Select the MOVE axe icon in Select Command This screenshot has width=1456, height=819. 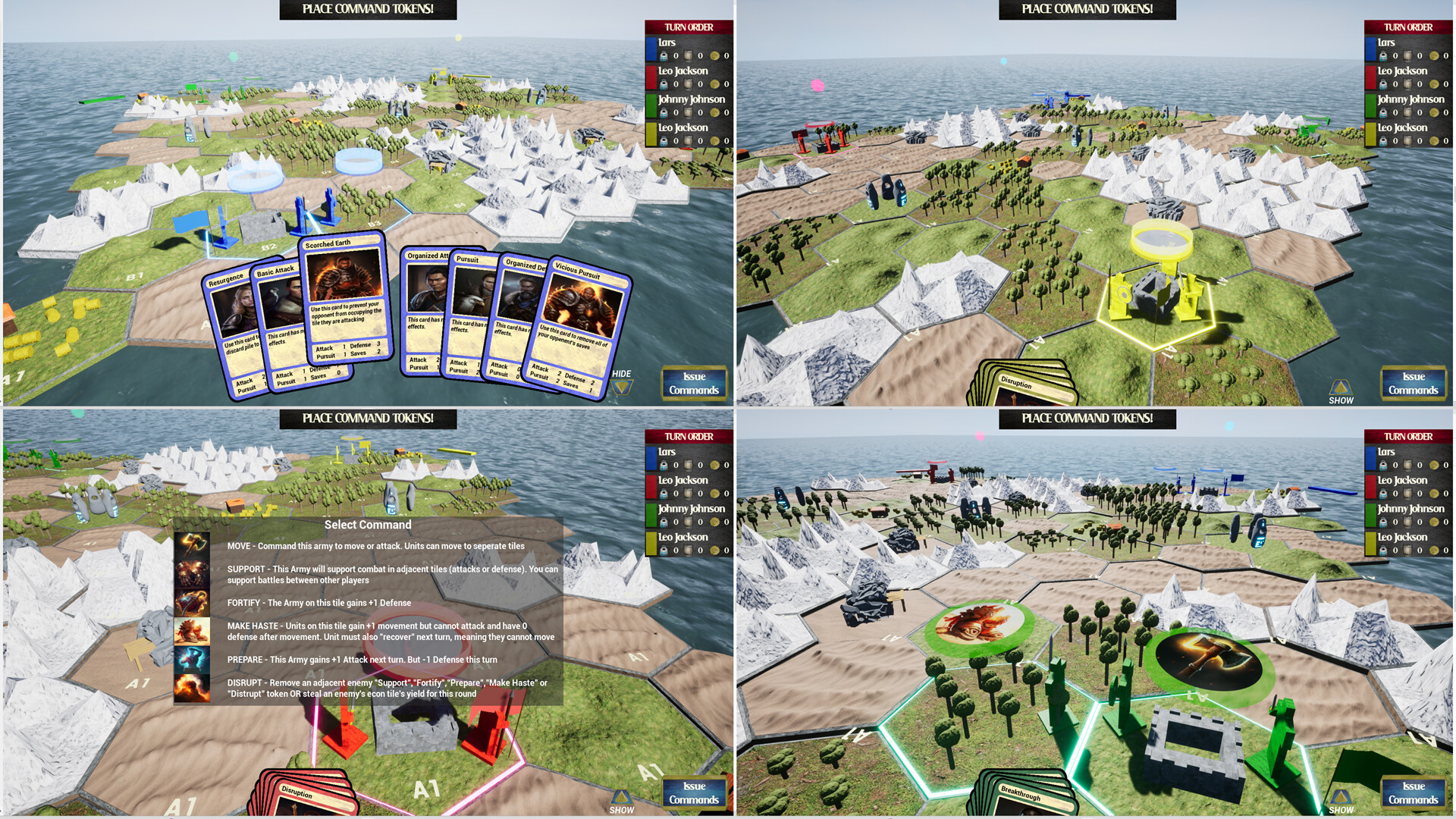pyautogui.click(x=193, y=545)
